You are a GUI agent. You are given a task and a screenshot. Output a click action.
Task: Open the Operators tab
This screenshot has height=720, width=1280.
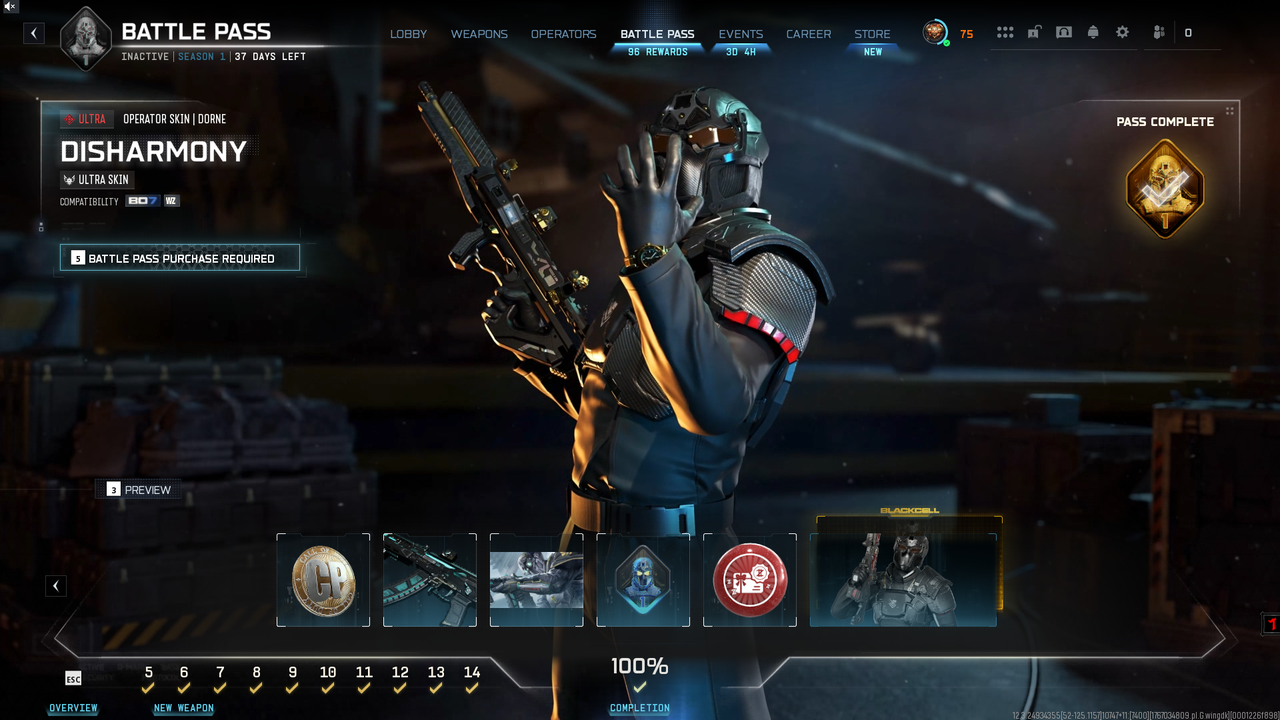(563, 34)
